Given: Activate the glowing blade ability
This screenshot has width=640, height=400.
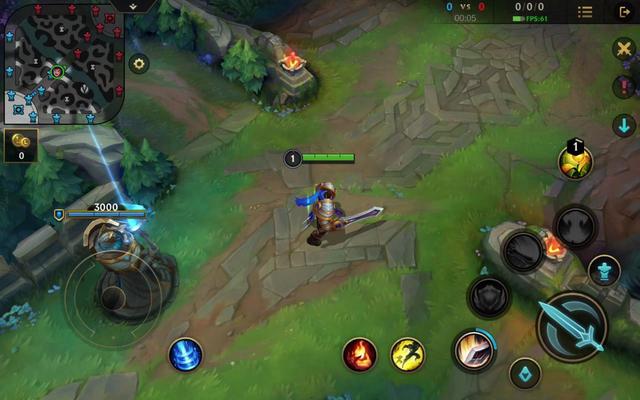Looking at the screenshot, I should (472, 349).
